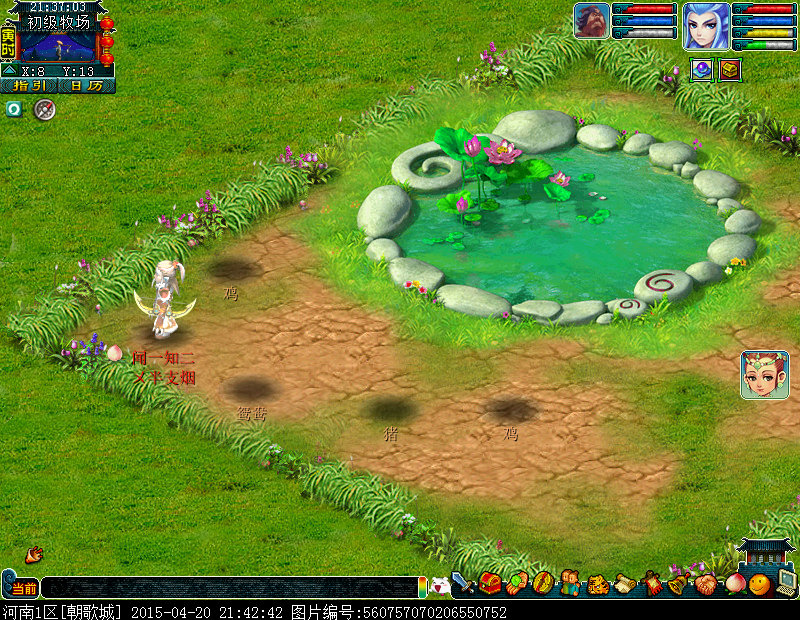This screenshot has width=800, height=620.
Task: Click the sword attack icon in toolbar
Action: 463,583
